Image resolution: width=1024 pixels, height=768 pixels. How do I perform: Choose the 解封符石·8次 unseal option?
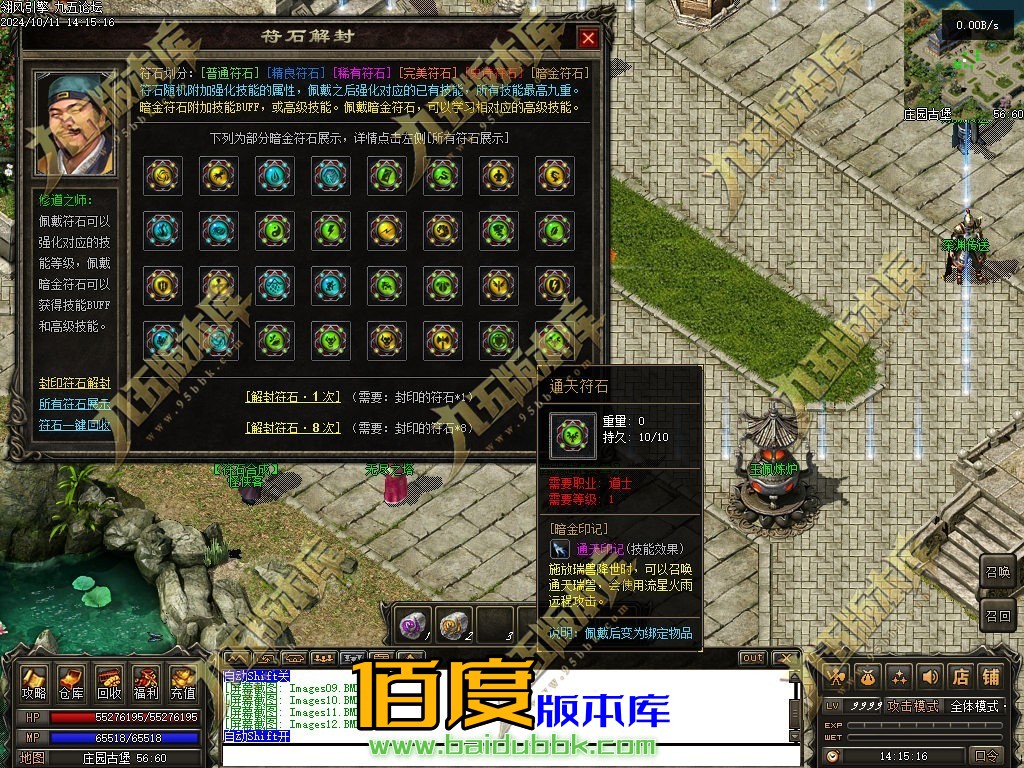293,428
